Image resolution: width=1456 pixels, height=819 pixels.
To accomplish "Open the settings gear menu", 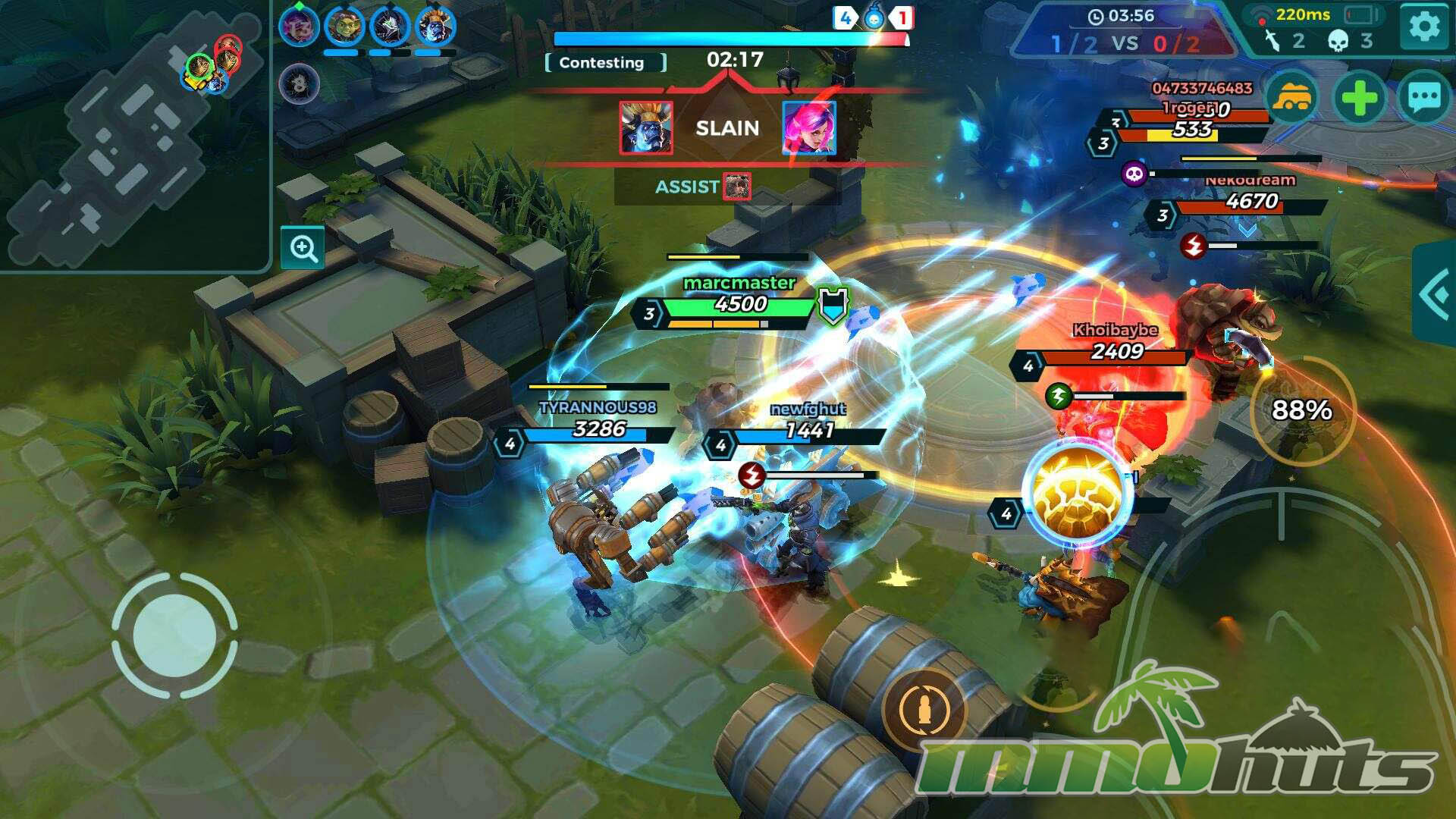I will point(1423,27).
